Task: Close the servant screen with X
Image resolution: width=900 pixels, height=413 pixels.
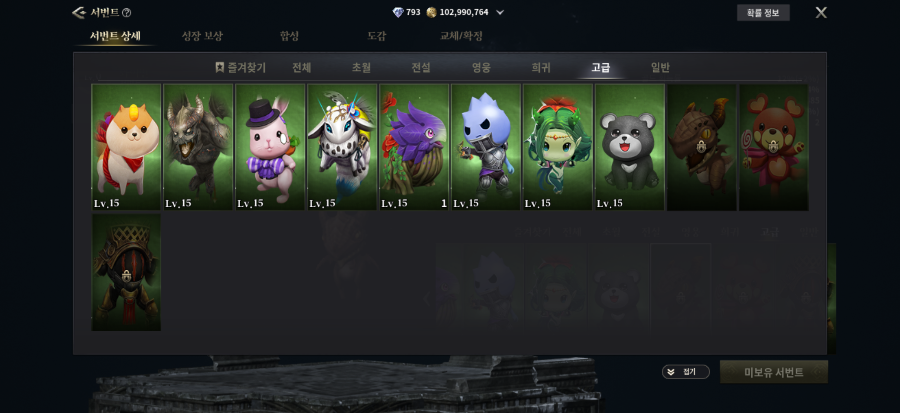Action: (821, 13)
